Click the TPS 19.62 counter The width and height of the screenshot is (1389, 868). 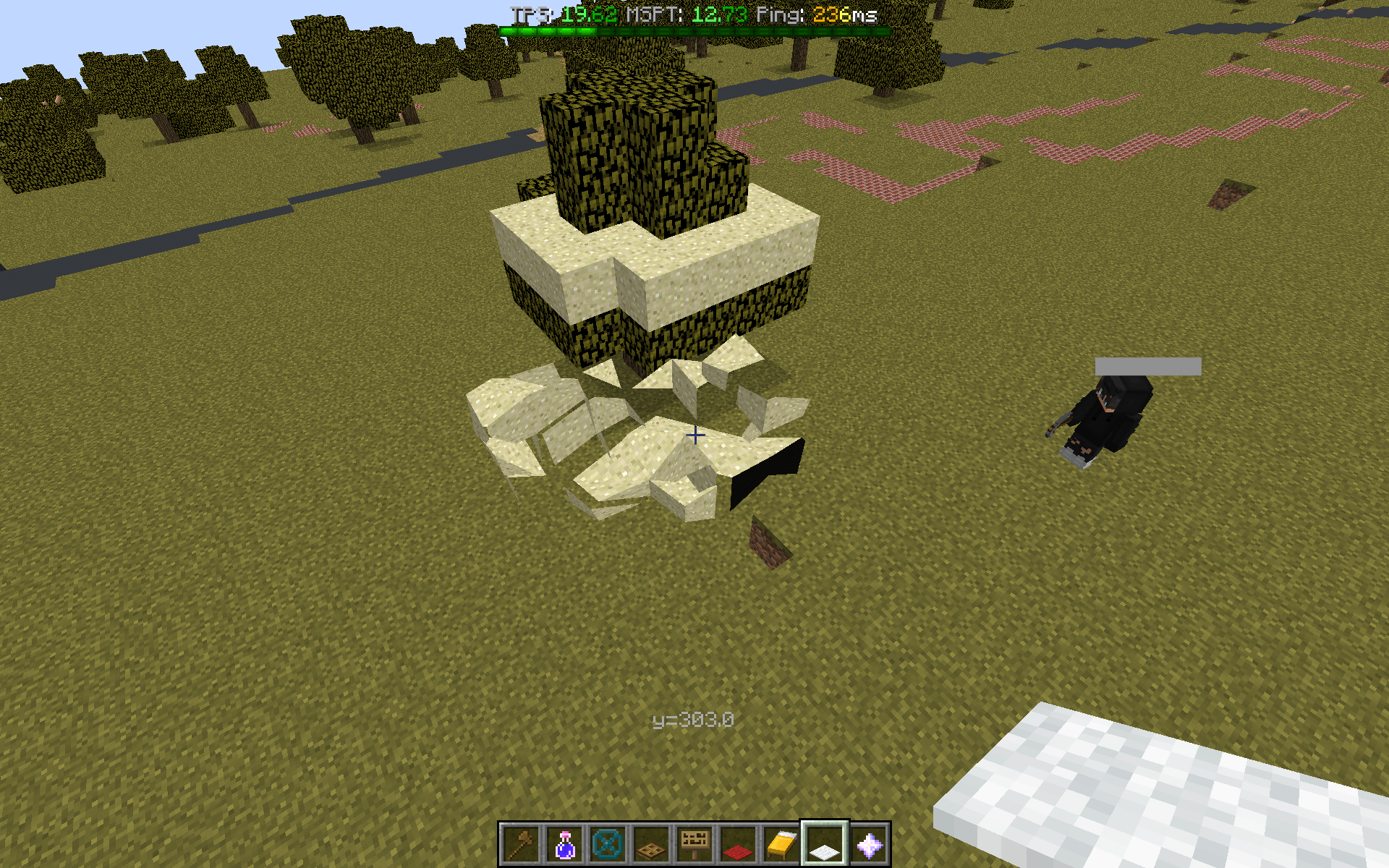coord(566,12)
